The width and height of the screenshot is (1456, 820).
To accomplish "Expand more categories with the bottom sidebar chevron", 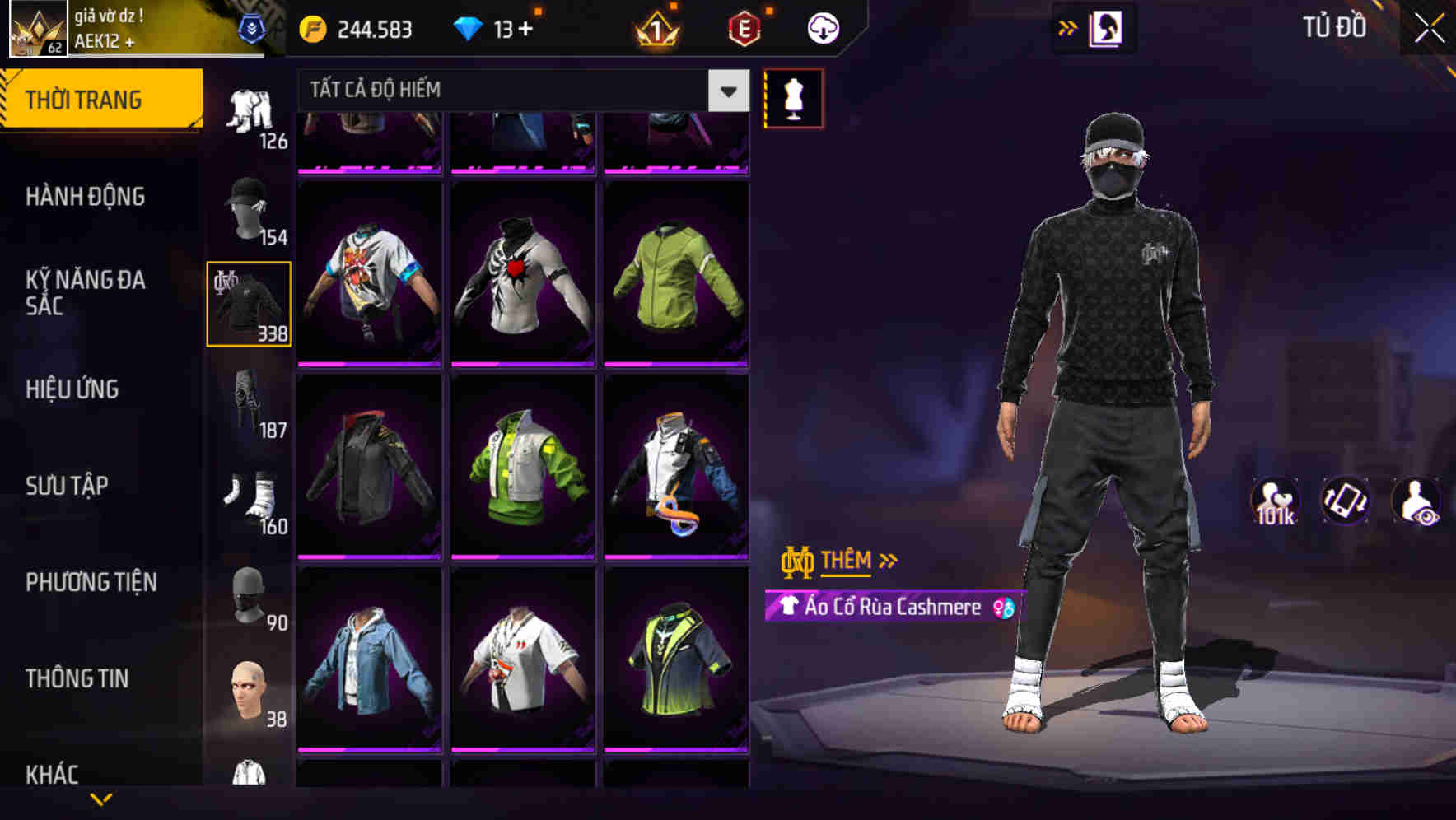I will coord(101,799).
